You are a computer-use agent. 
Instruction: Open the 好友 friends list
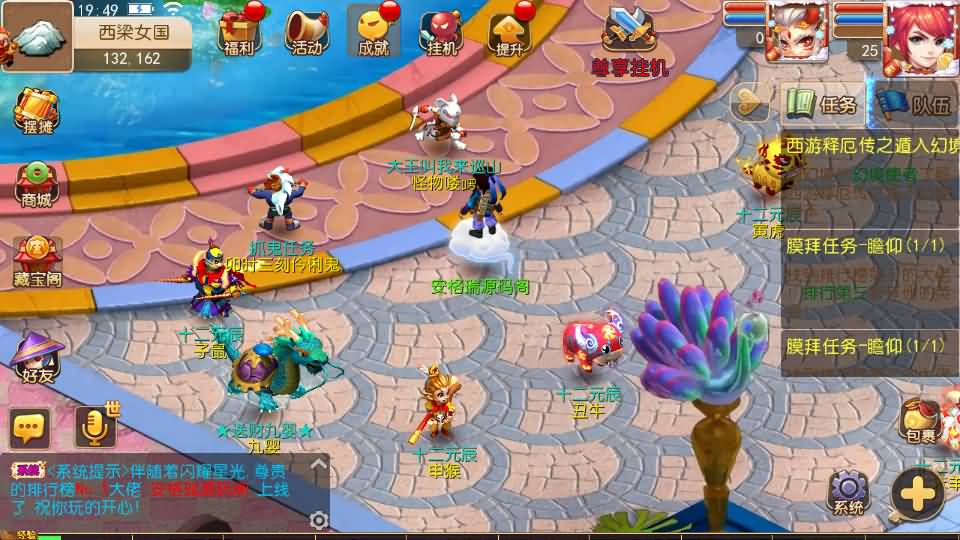37,357
